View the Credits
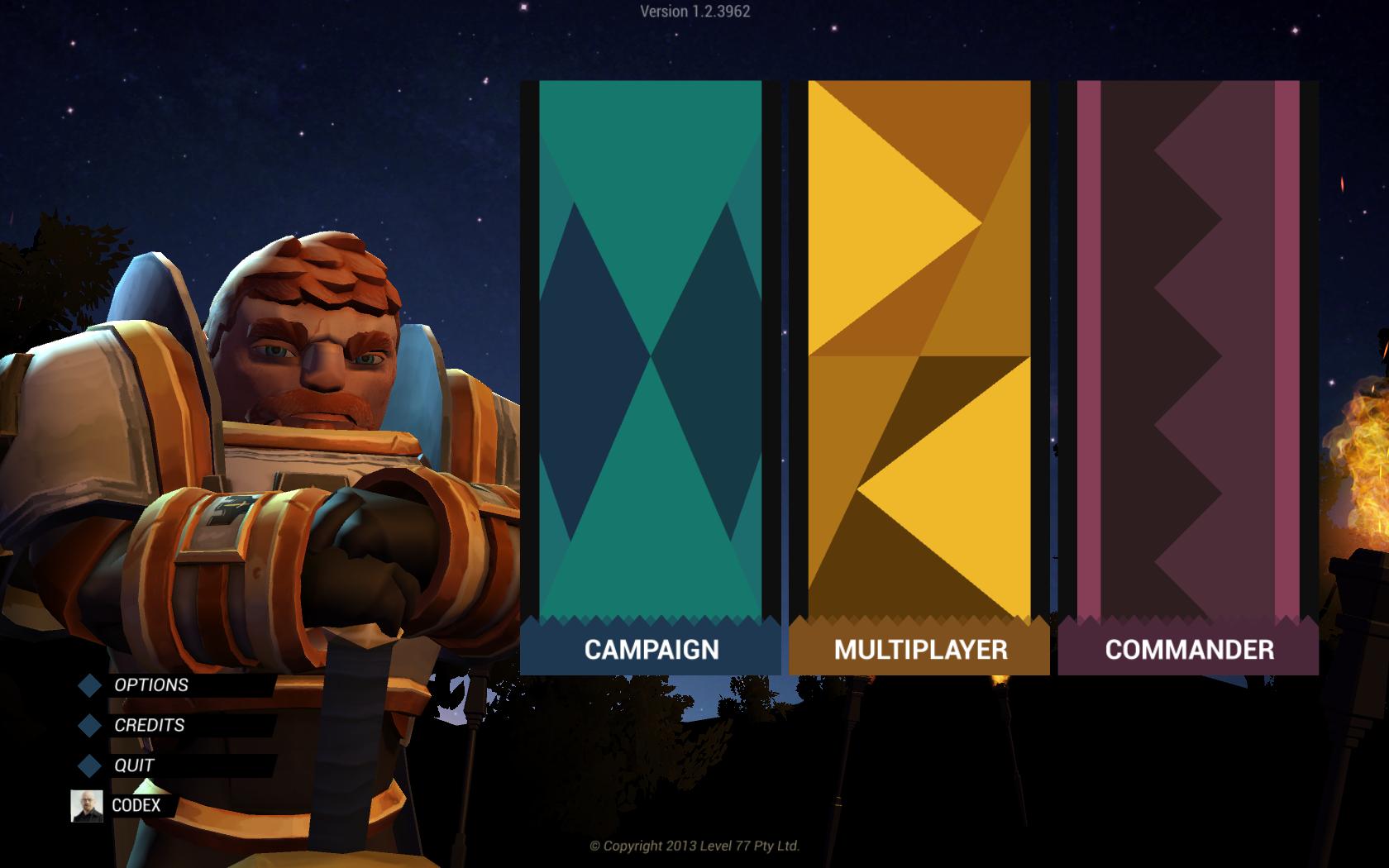This screenshot has width=1389, height=868. 150,725
